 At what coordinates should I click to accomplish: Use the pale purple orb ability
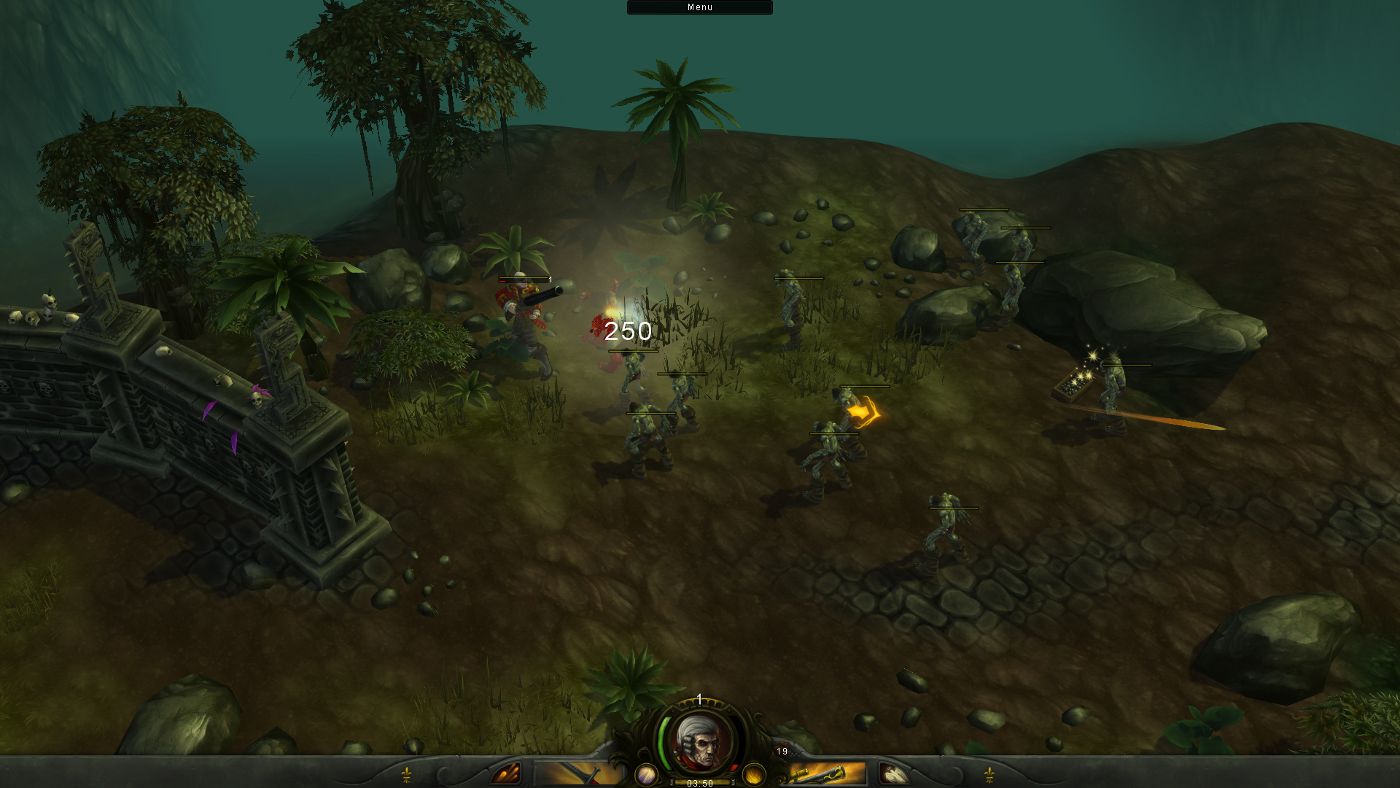click(x=646, y=774)
